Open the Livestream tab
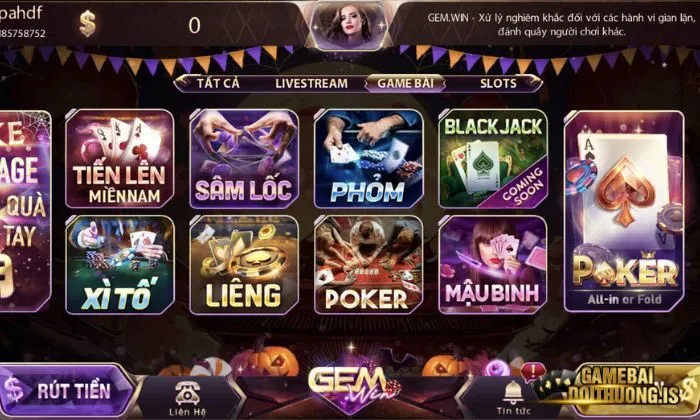The height and width of the screenshot is (420, 700). pyautogui.click(x=311, y=84)
